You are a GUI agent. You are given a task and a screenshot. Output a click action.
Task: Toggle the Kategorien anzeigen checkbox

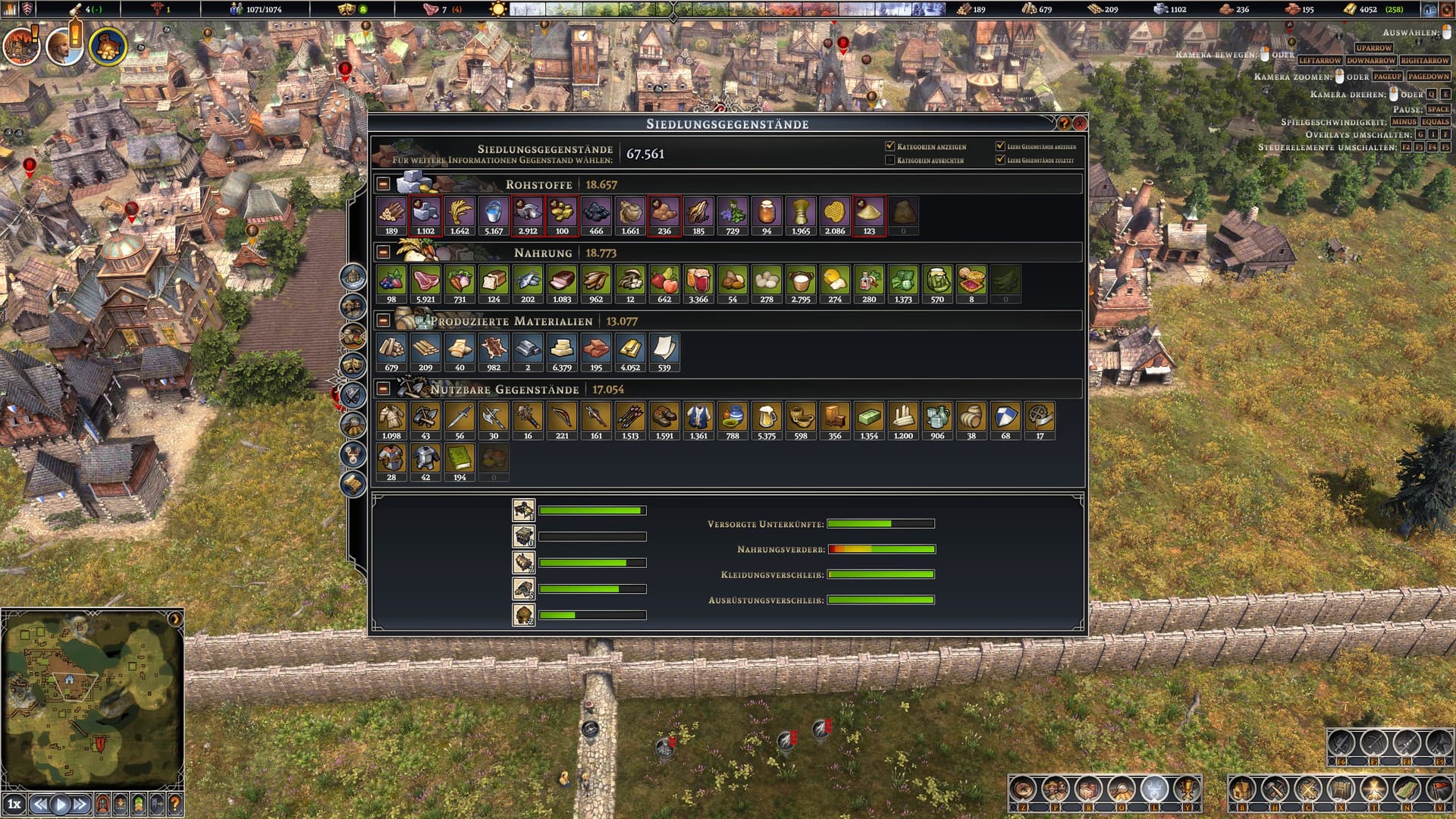[x=890, y=146]
